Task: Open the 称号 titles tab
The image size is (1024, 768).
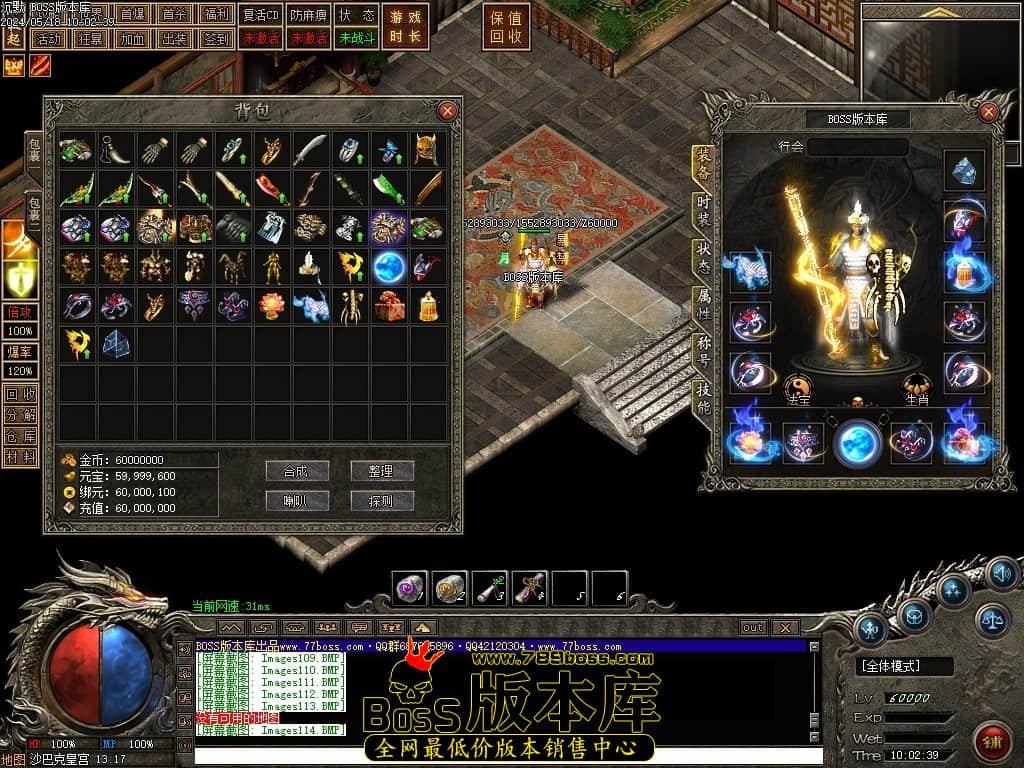Action: point(704,352)
